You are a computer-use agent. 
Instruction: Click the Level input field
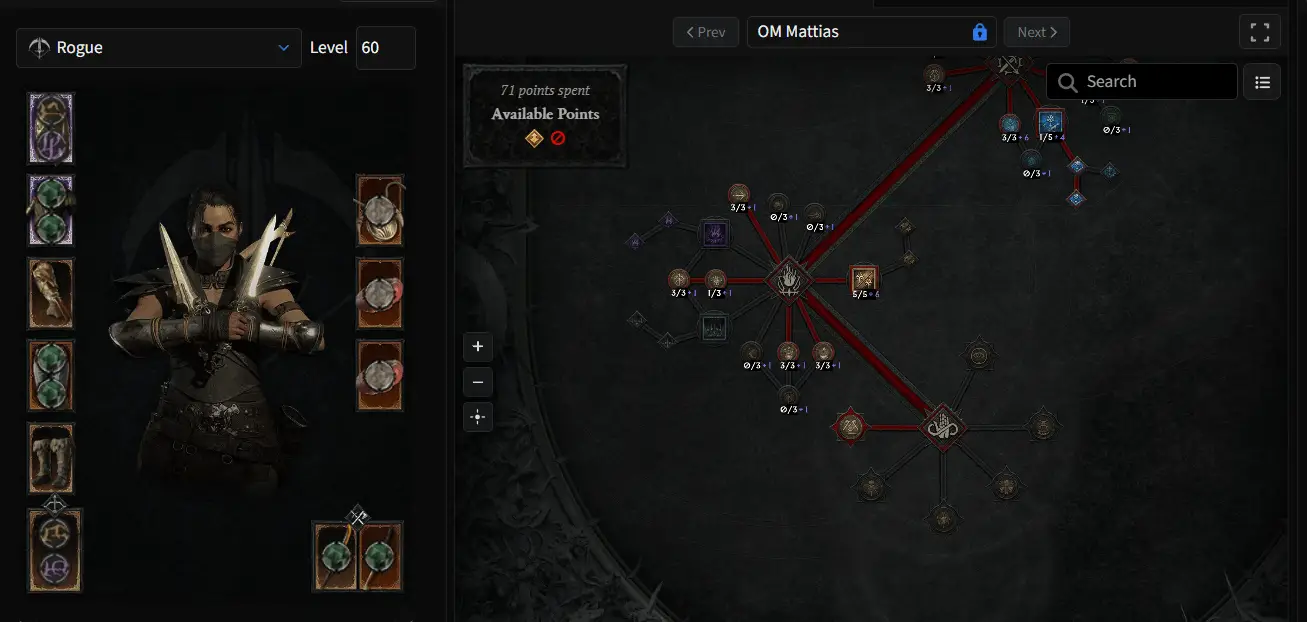tap(385, 48)
